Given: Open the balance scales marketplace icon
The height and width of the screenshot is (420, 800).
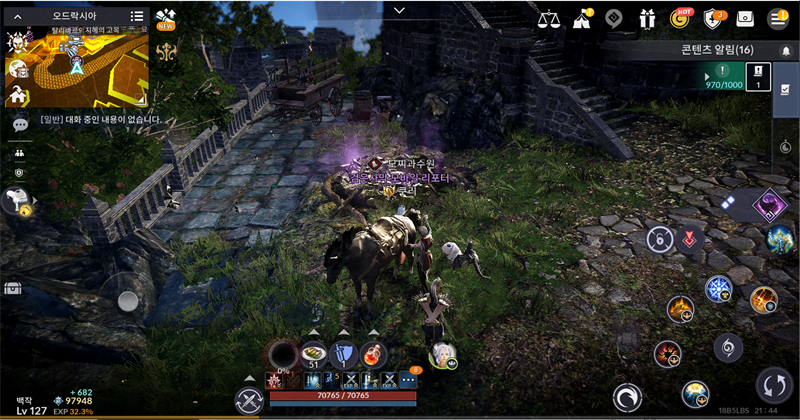Looking at the screenshot, I should [x=548, y=18].
